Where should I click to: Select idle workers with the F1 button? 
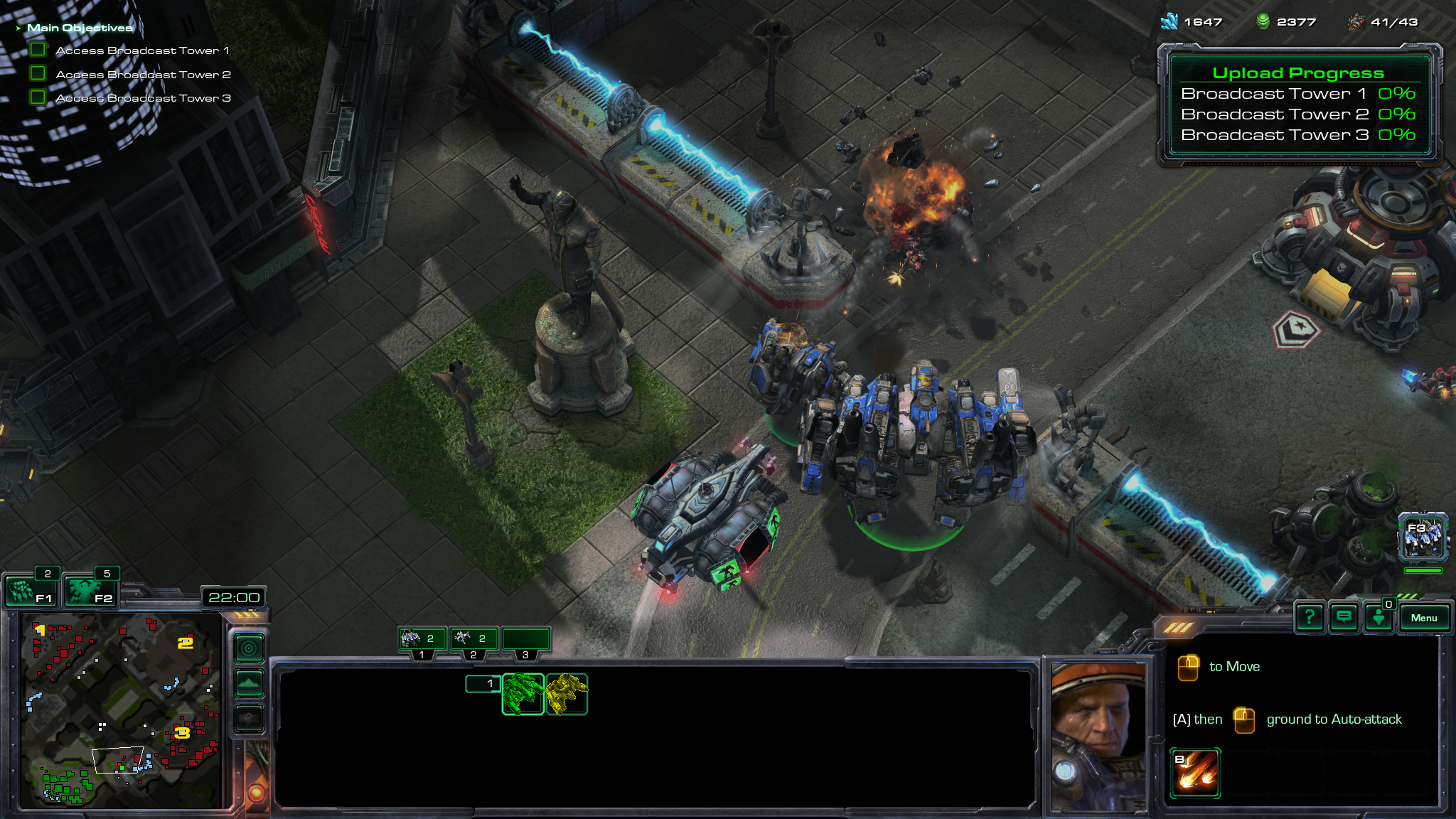(31, 591)
